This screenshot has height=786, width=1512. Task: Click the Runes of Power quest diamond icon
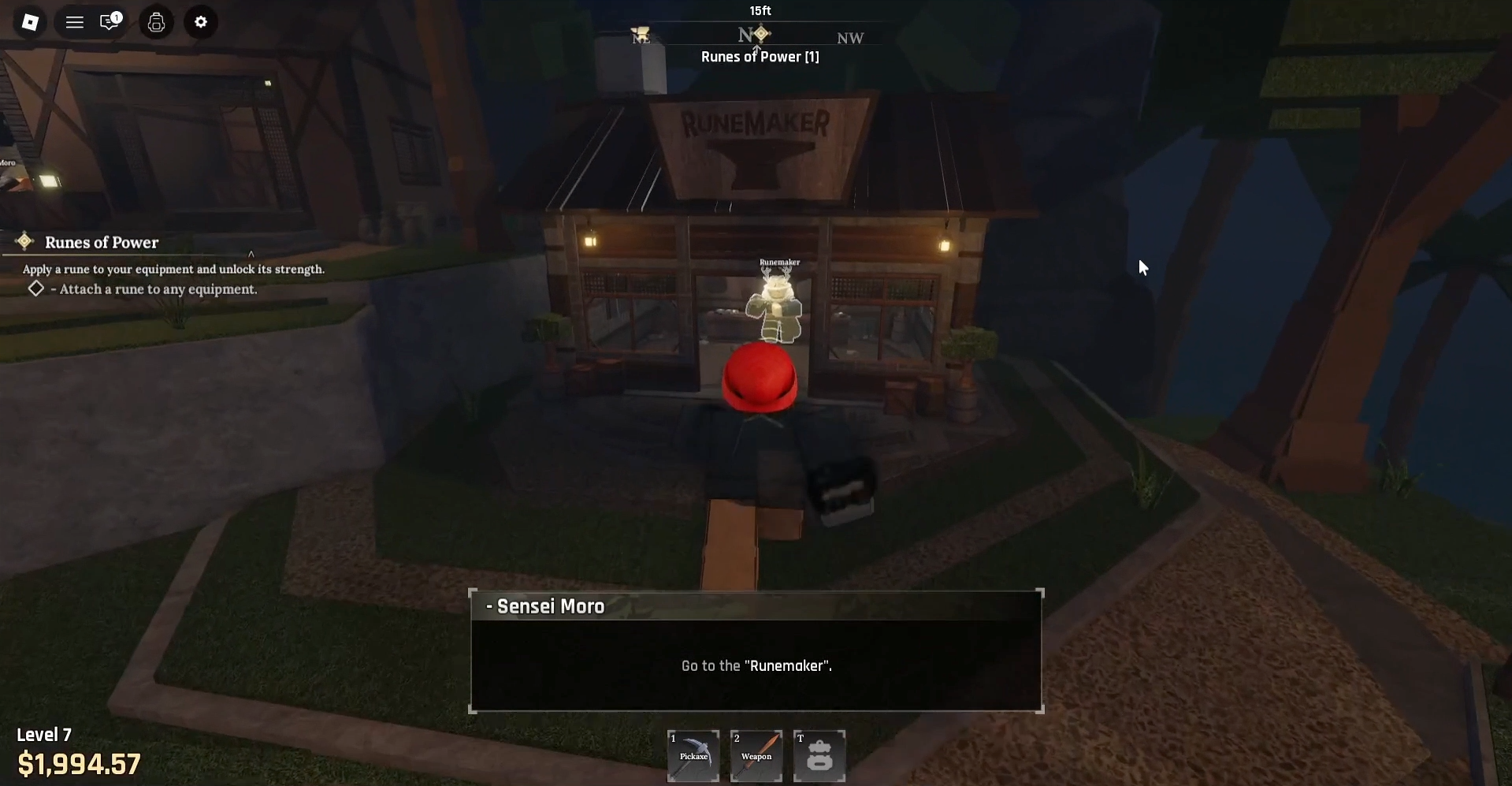click(24, 240)
